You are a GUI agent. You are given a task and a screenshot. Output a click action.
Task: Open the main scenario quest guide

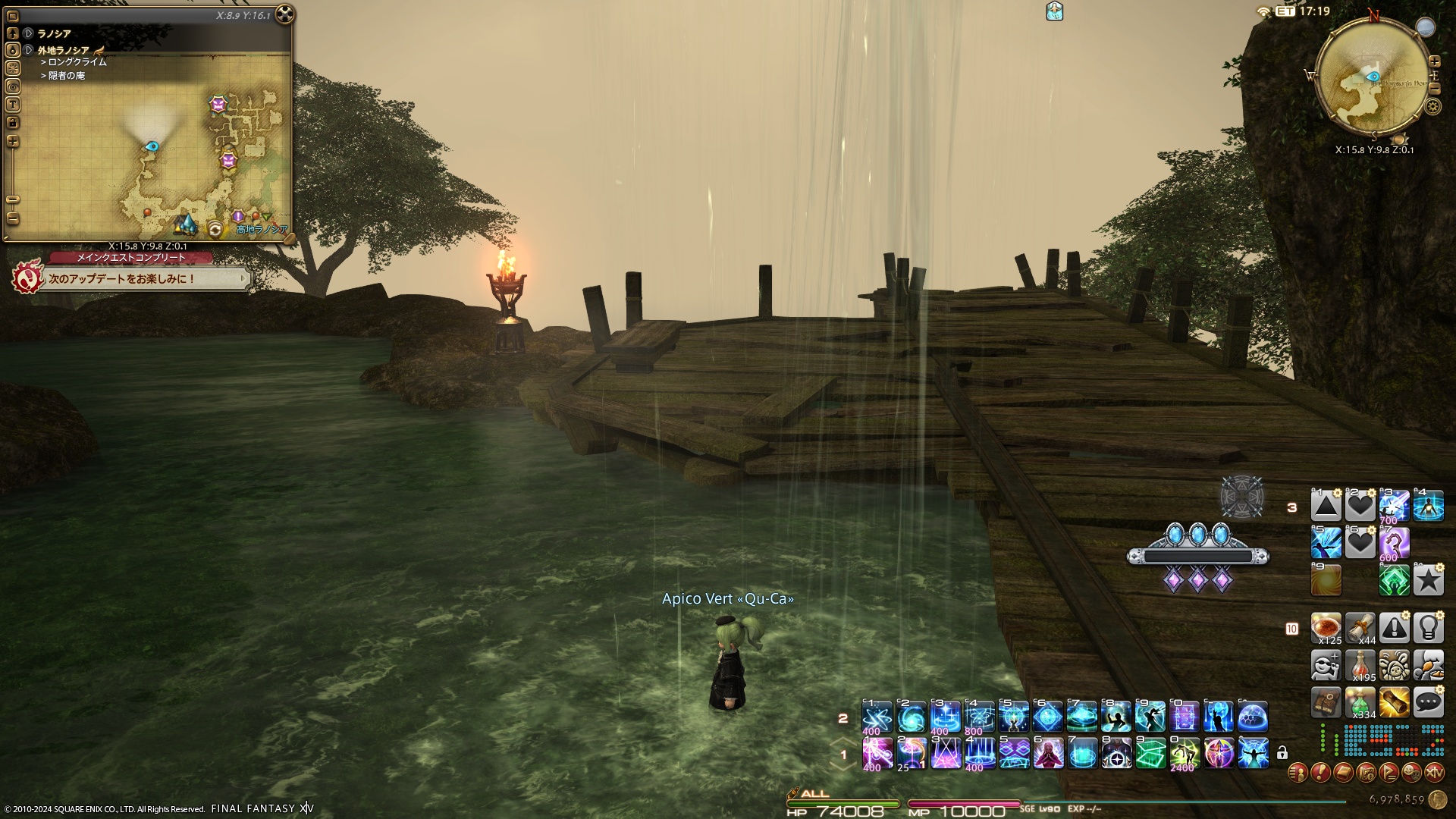27,279
